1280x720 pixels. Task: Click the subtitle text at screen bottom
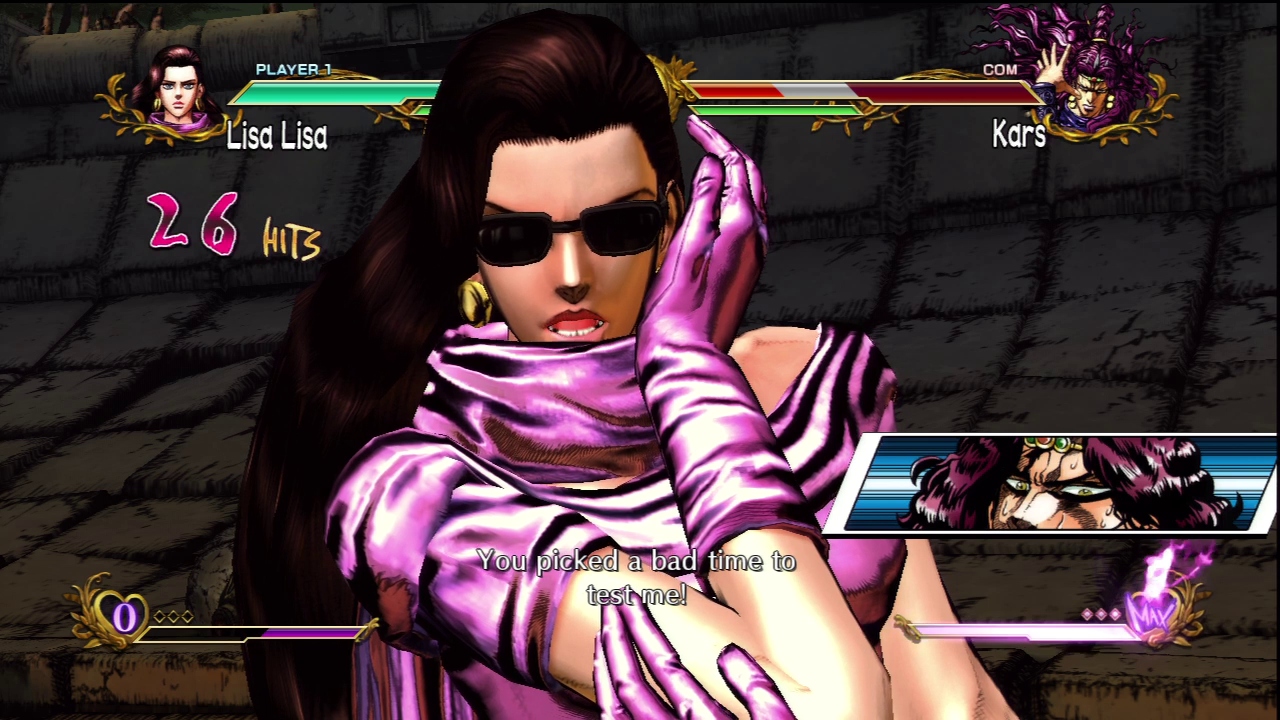point(639,578)
